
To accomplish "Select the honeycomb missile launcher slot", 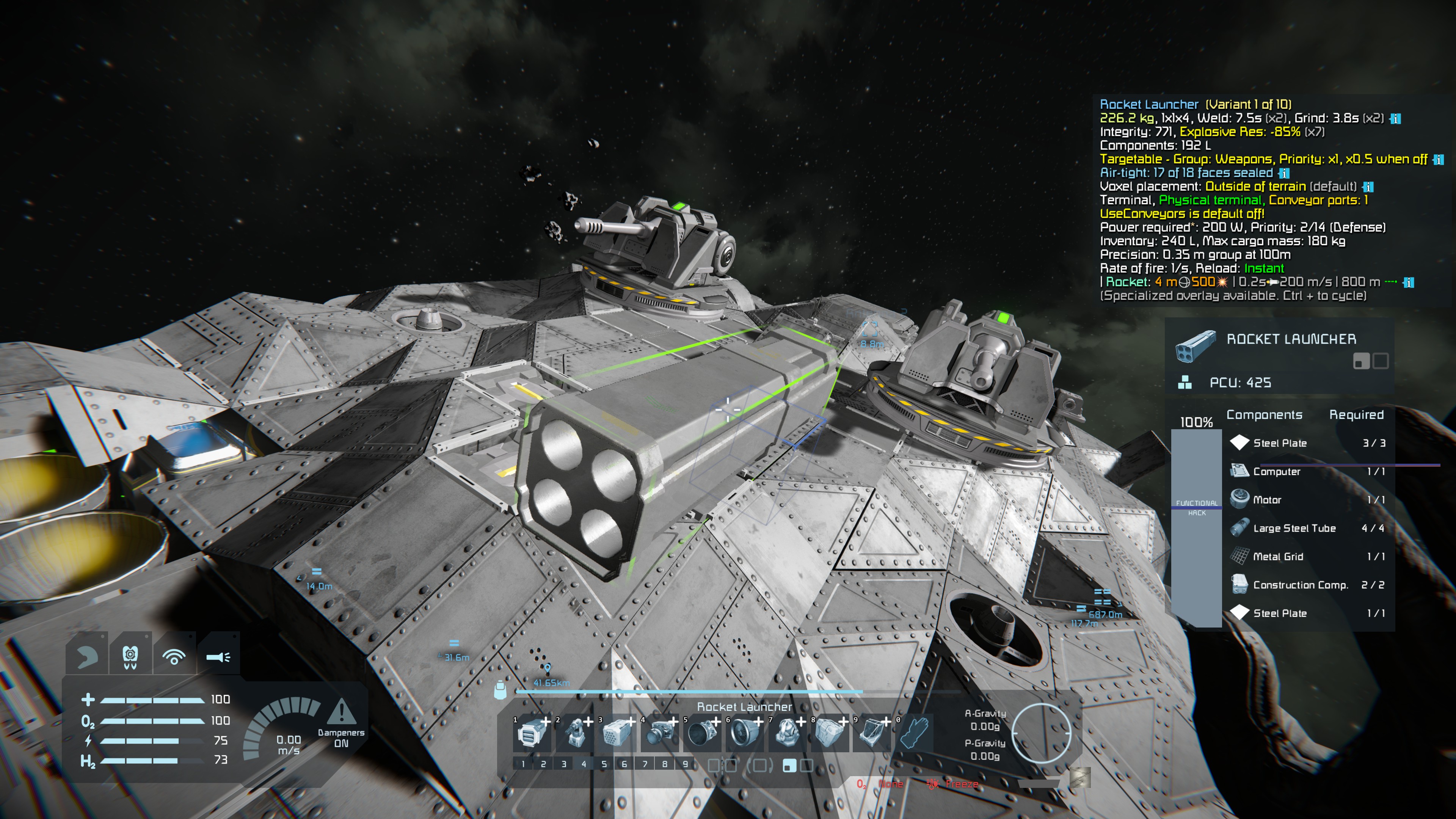I will point(617,734).
